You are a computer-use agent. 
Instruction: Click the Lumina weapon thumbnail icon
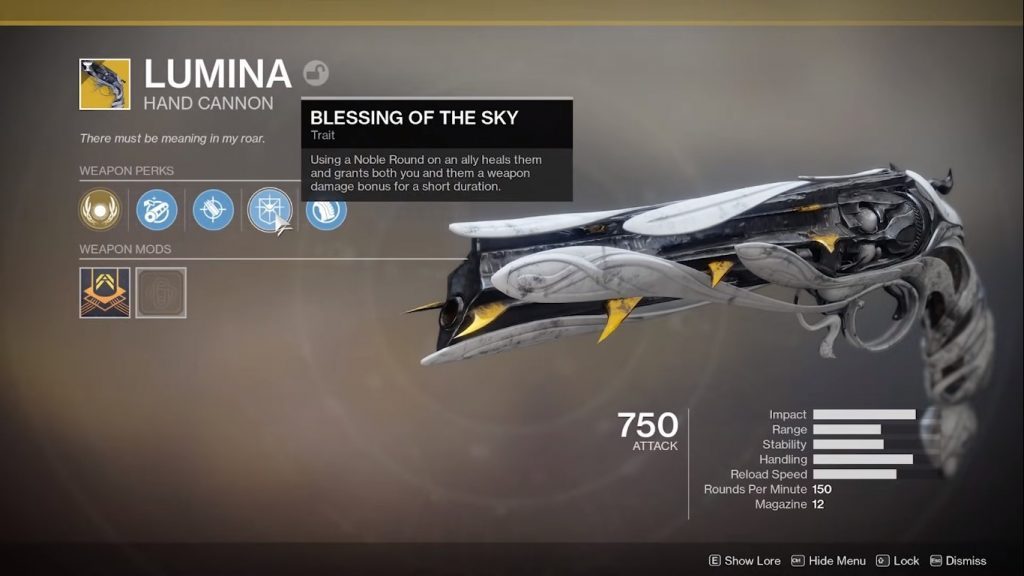coord(105,84)
